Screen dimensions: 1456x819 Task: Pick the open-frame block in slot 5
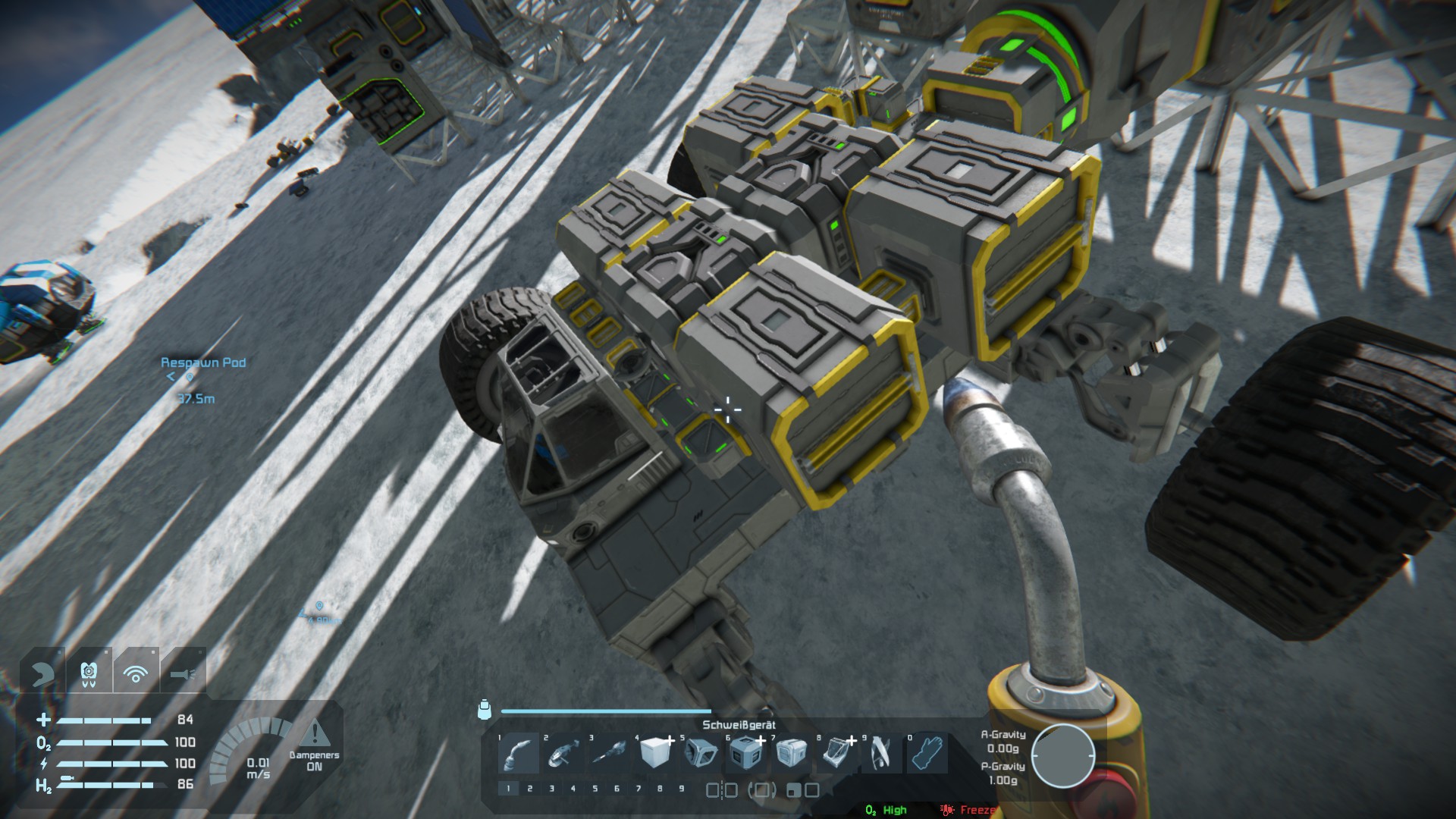pyautogui.click(x=701, y=753)
